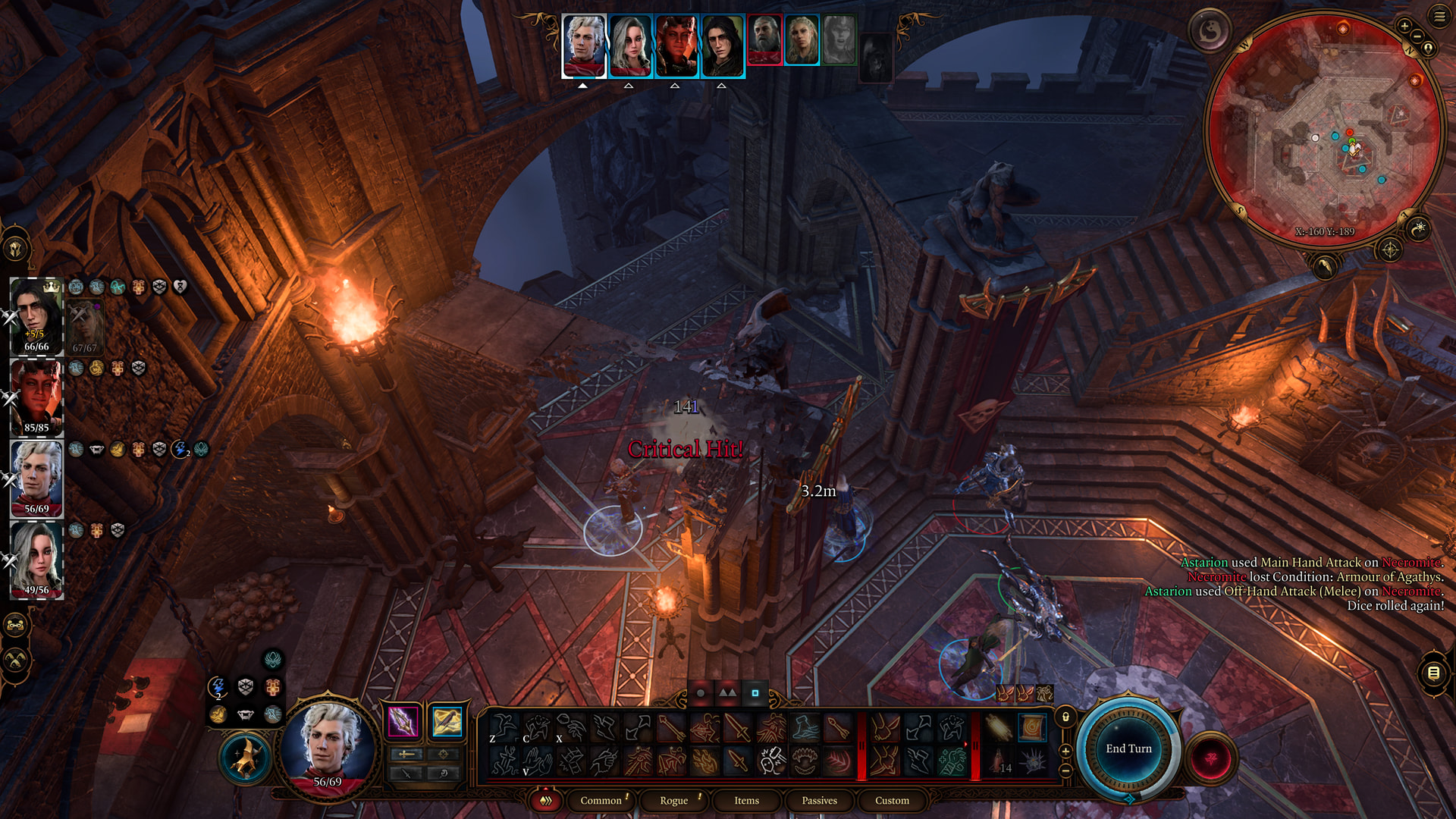Use the scroll item in the hotbar
Screen dimensions: 1456x819
tap(1031, 728)
